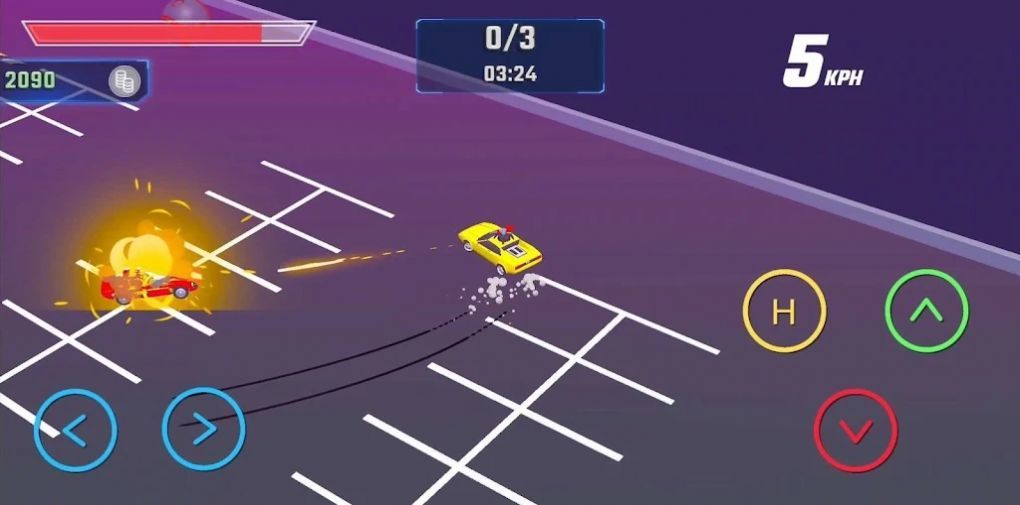Screen dimensions: 1020x505
Task: Tap the blue steer-left arrow button
Action: click(75, 430)
